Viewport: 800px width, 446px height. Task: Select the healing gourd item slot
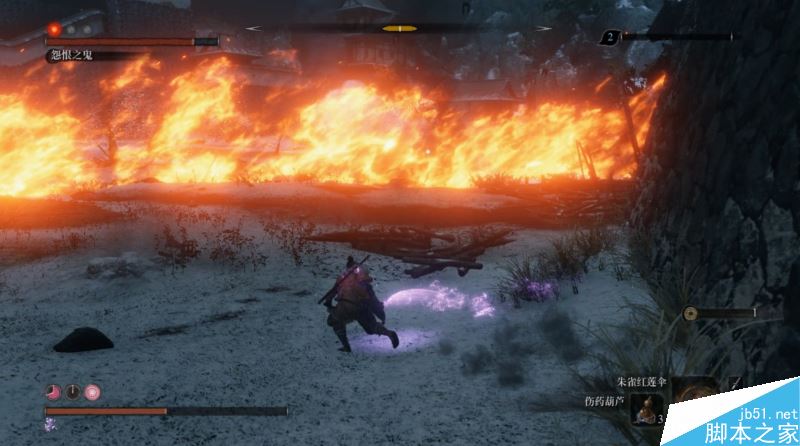[x=647, y=407]
